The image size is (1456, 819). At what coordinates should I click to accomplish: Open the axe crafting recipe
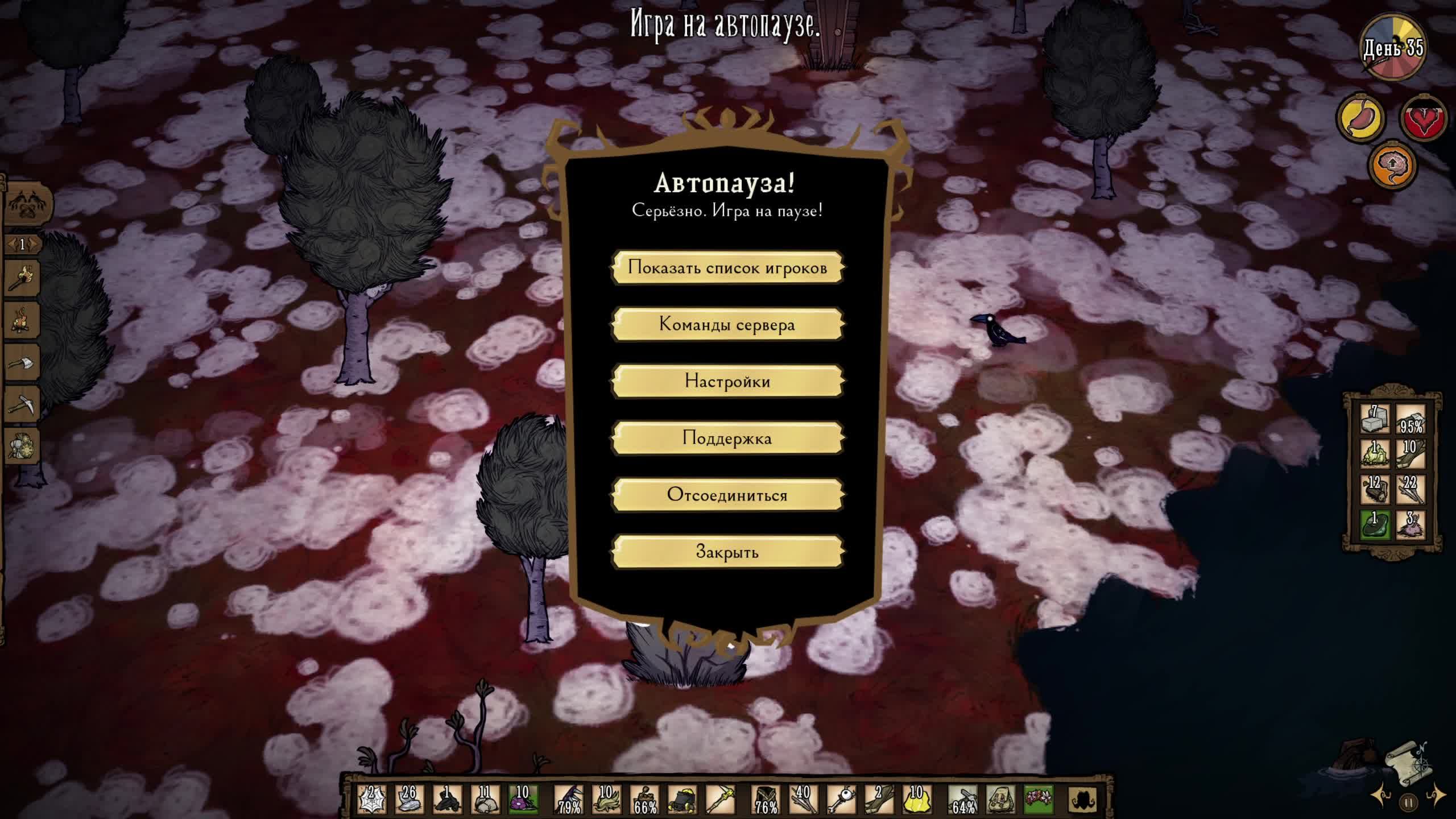pos(23,362)
